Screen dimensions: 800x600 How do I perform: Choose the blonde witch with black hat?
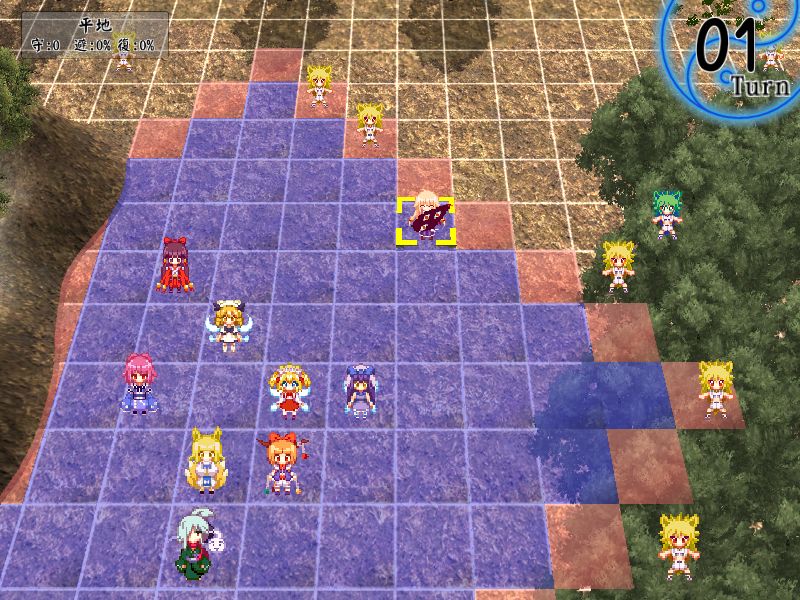tap(227, 324)
